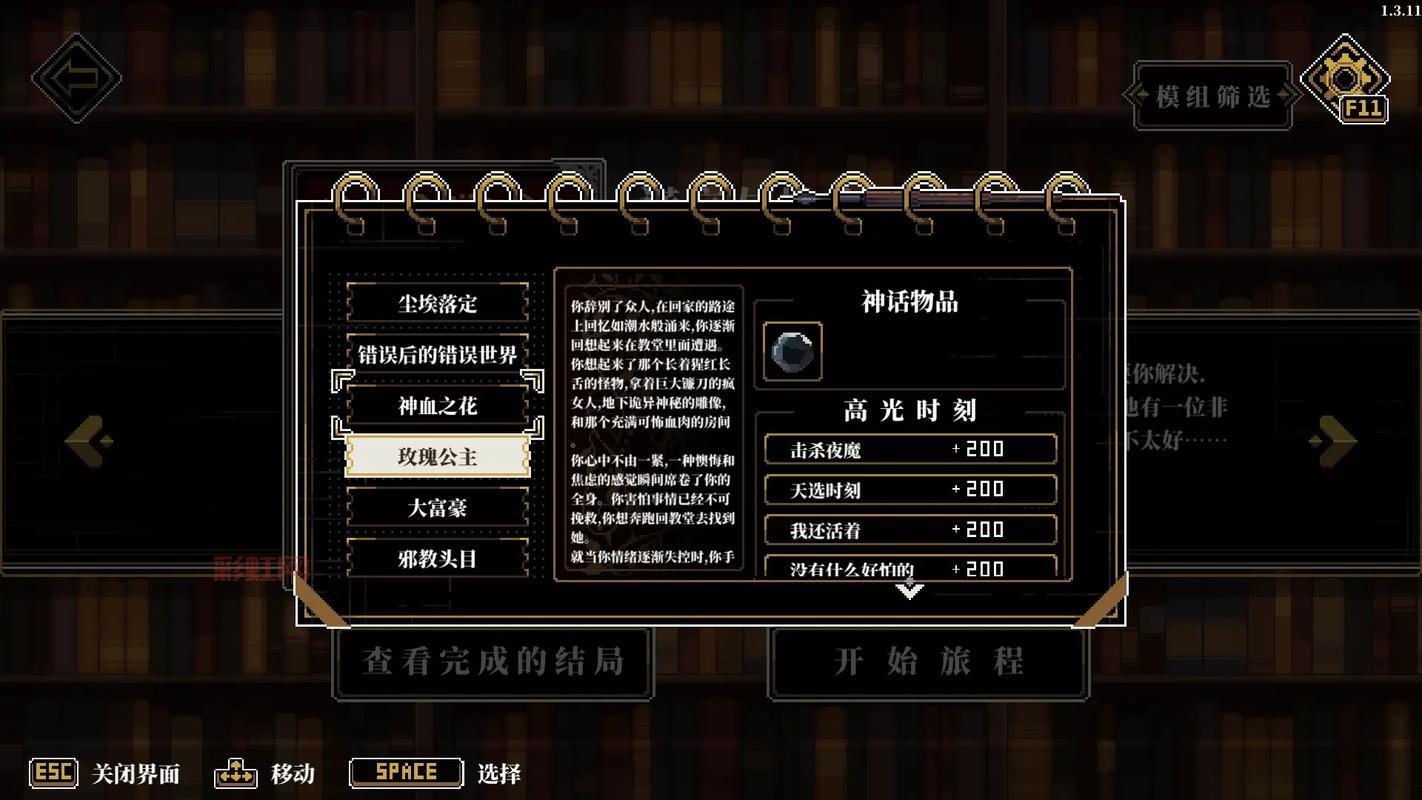The image size is (1422, 800).
Task: Select the 玫瑰公主 scenario entry
Action: (x=436, y=455)
